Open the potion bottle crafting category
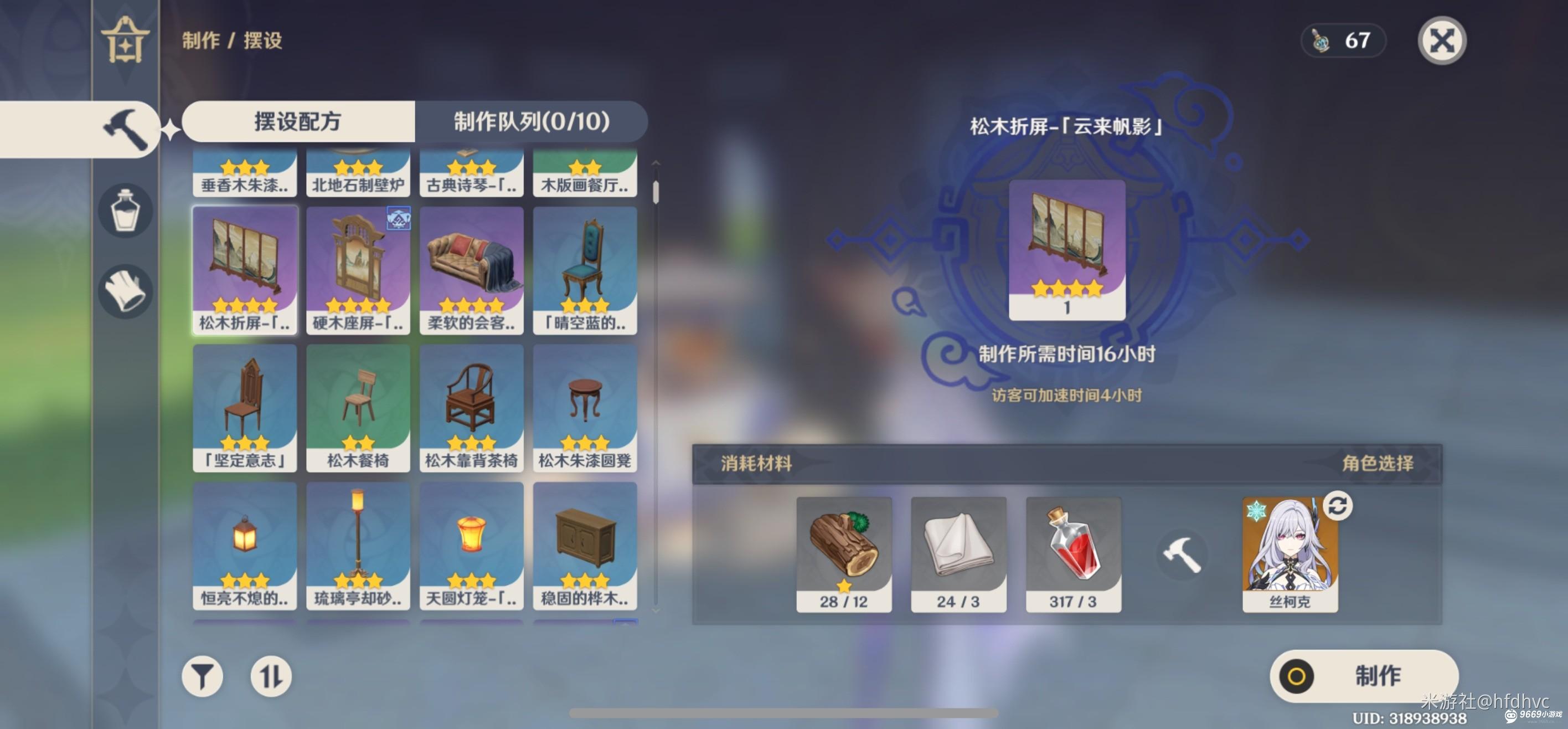 click(125, 210)
